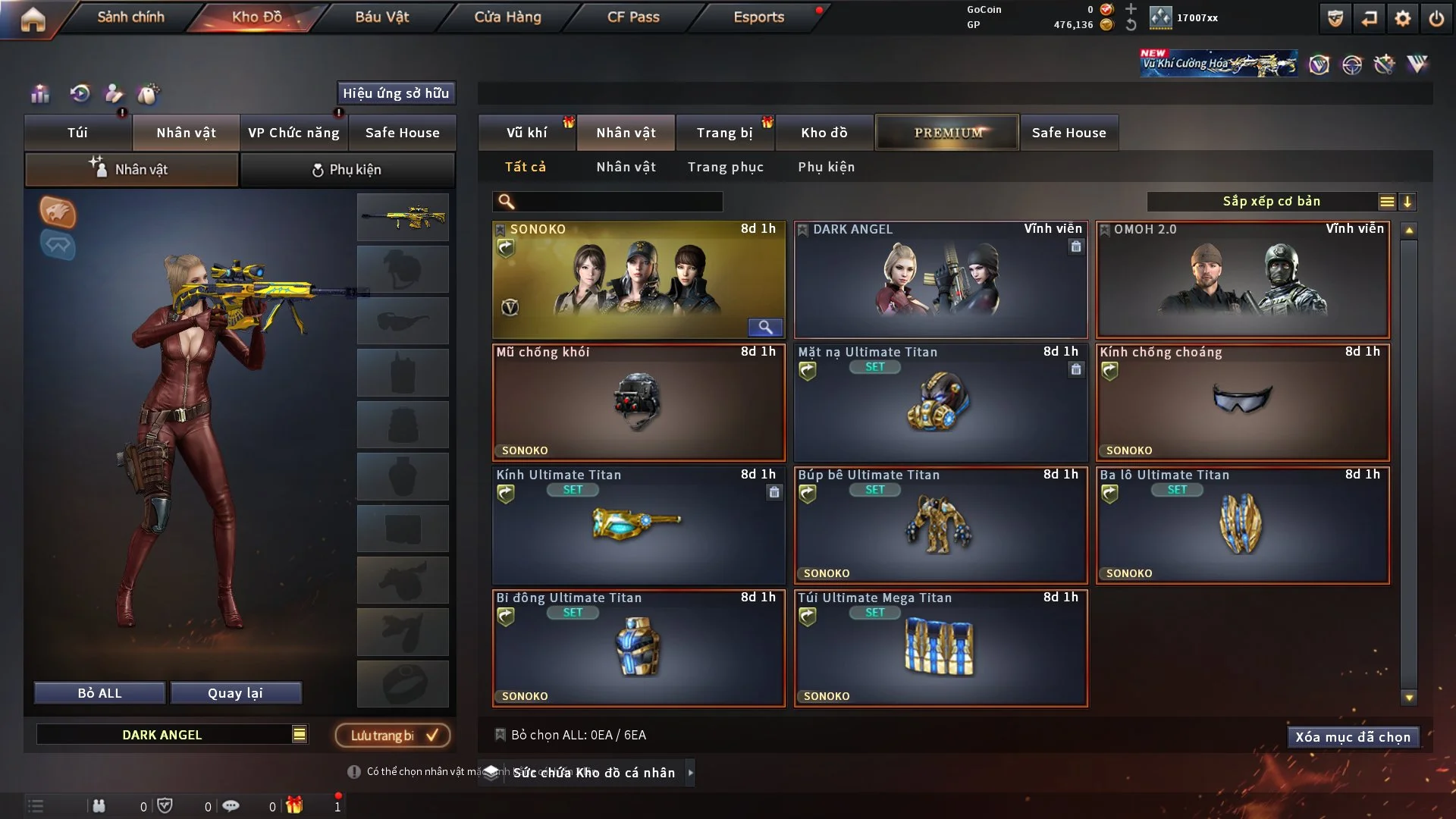Pick the Kính chống choáng goggles item

click(1242, 403)
